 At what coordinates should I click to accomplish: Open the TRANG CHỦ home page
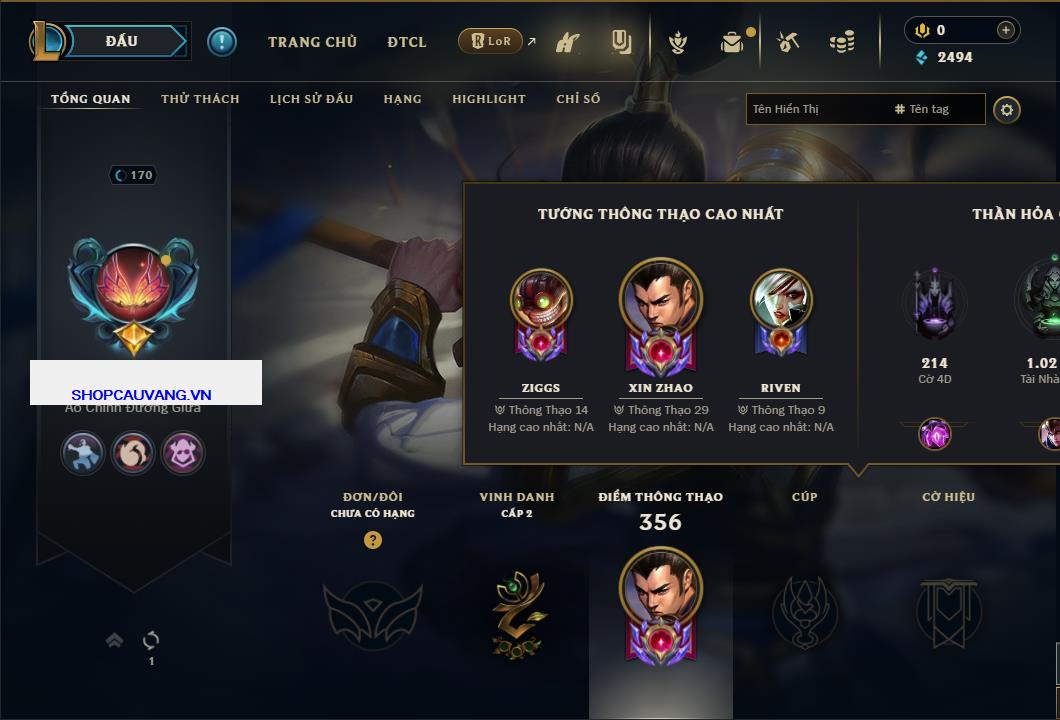(312, 42)
